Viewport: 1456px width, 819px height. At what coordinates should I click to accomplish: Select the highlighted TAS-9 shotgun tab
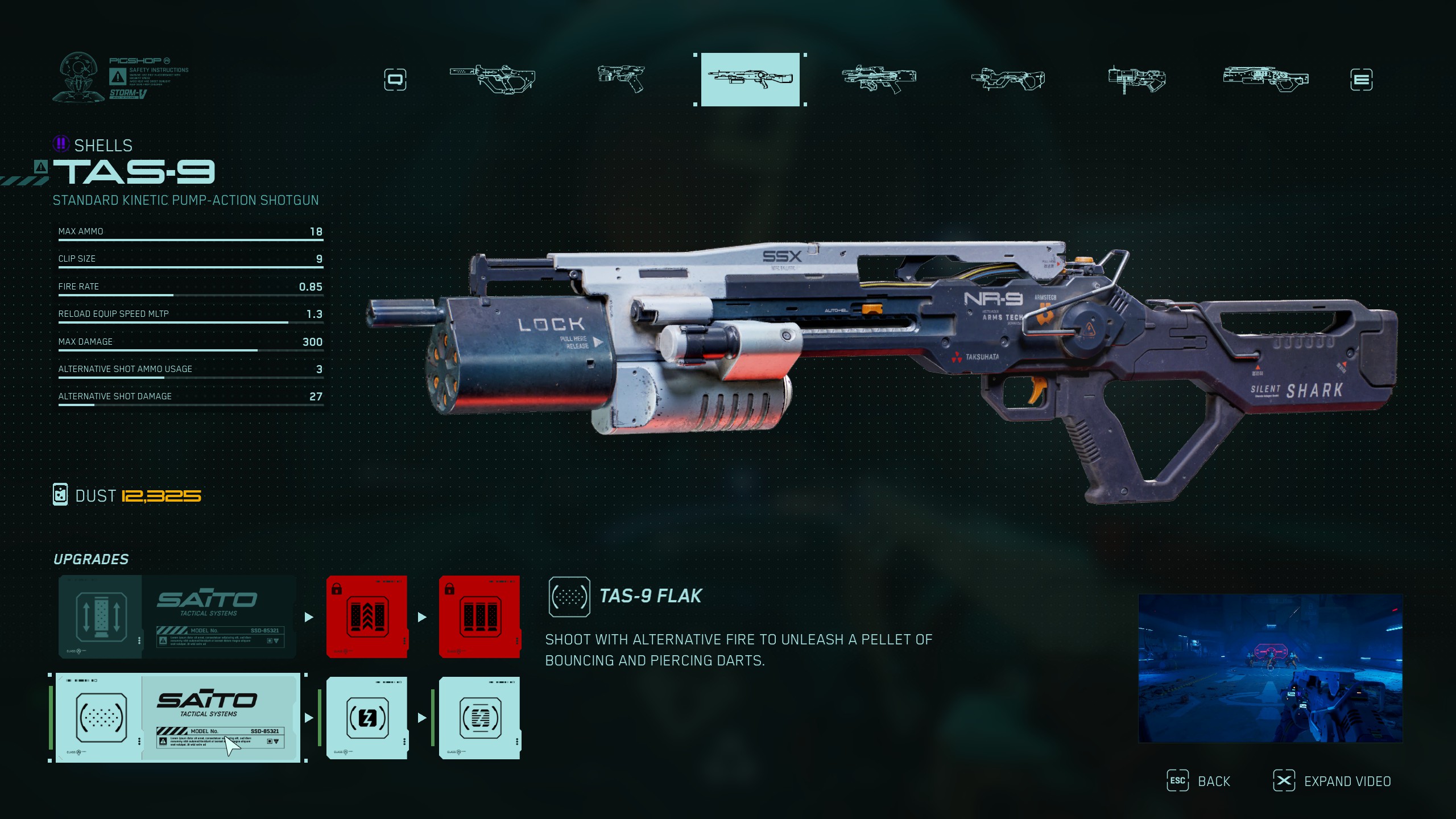(x=750, y=80)
